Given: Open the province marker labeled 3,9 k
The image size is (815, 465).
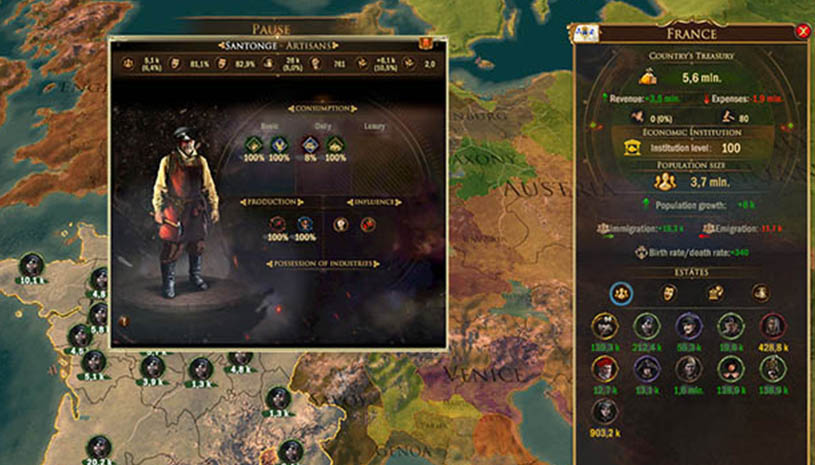Looking at the screenshot, I should (x=152, y=366).
